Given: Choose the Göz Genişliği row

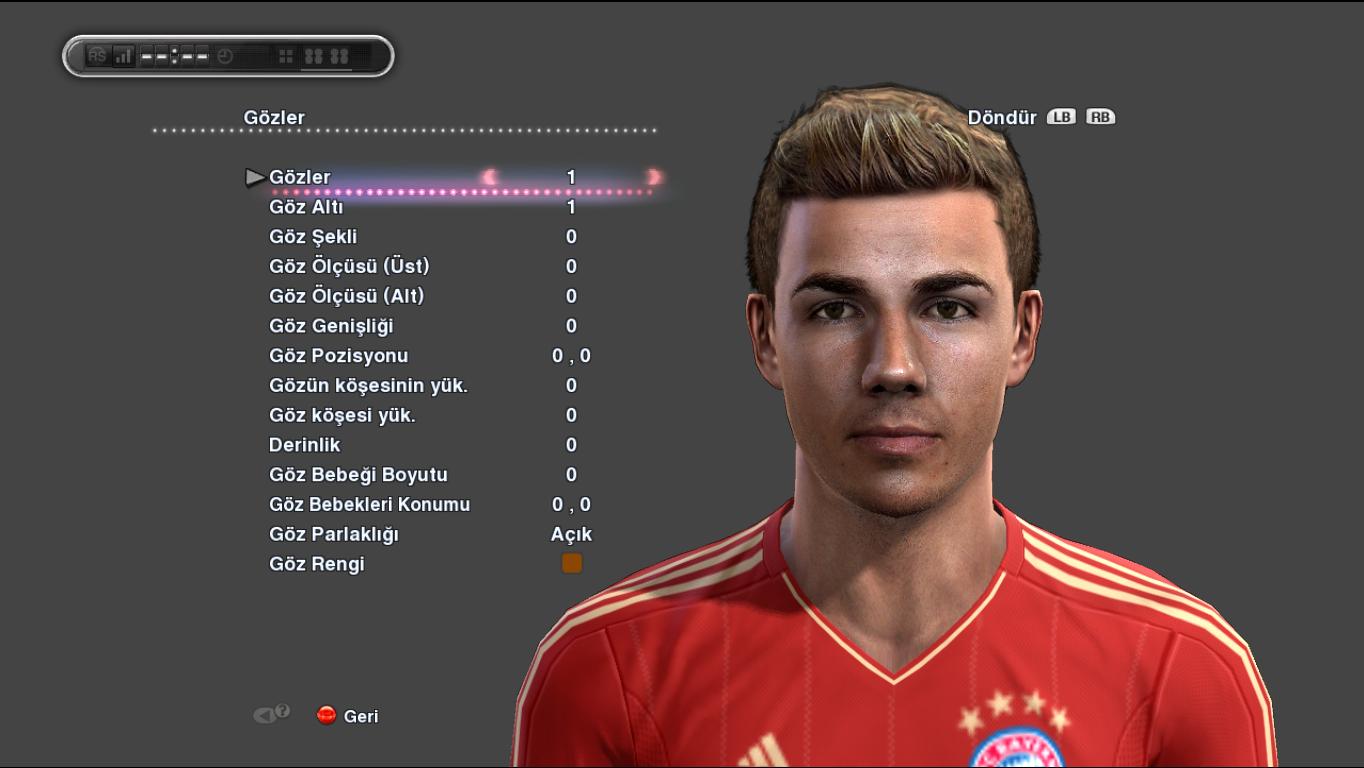Looking at the screenshot, I should pos(331,326).
